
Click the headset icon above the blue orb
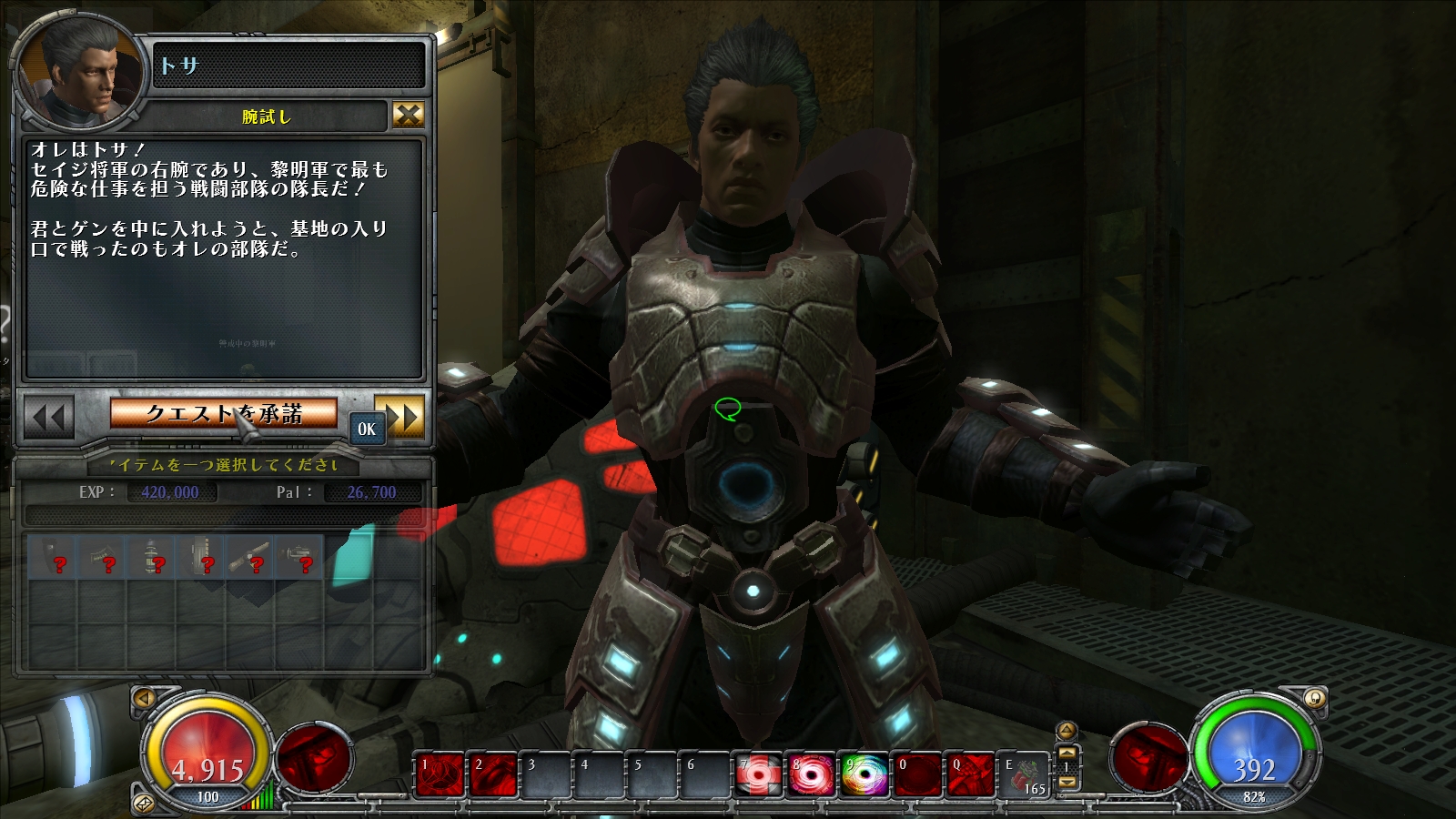click(x=1313, y=699)
